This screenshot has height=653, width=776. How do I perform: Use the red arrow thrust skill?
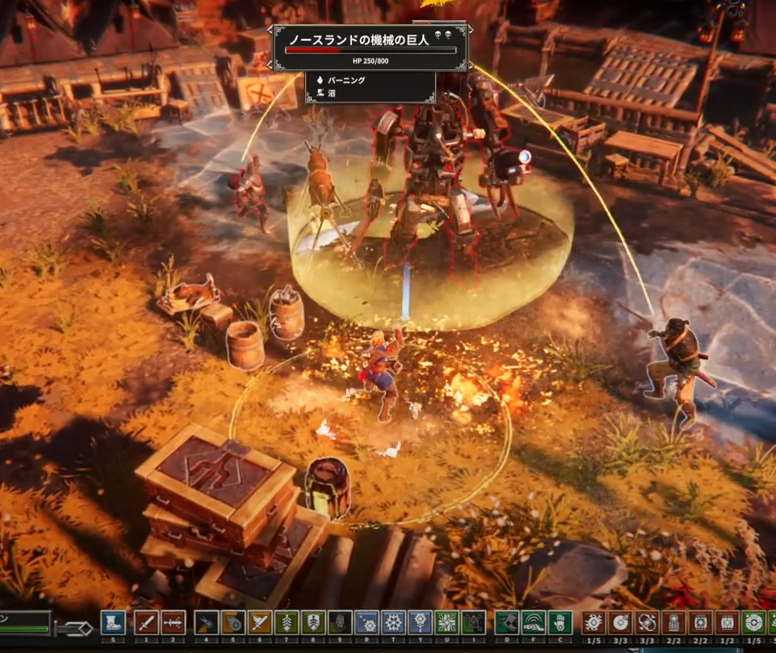173,622
